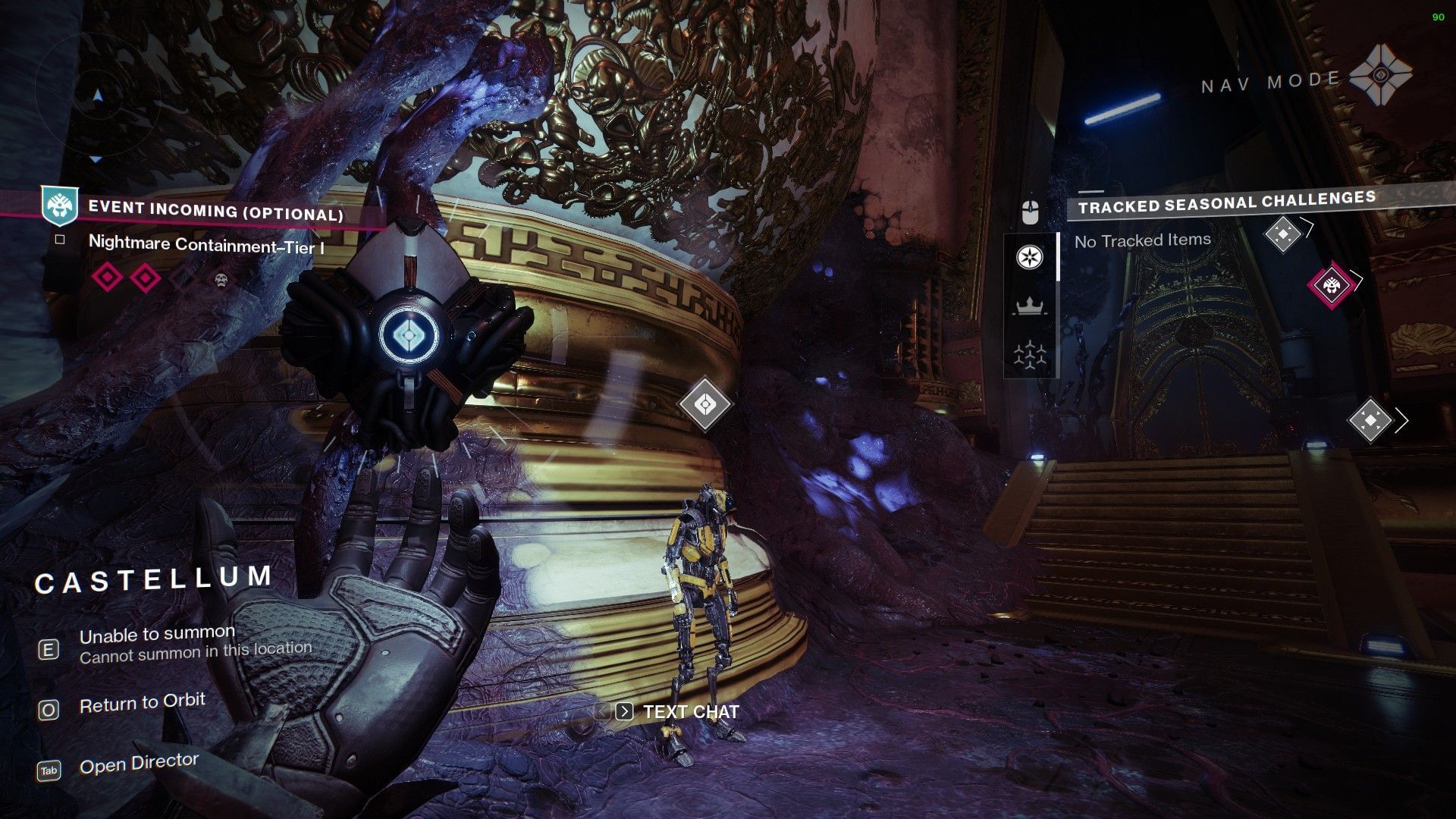This screenshot has height=819, width=1456.
Task: Select the pink Nightmare Containment waypoint diamond
Action: [1332, 286]
